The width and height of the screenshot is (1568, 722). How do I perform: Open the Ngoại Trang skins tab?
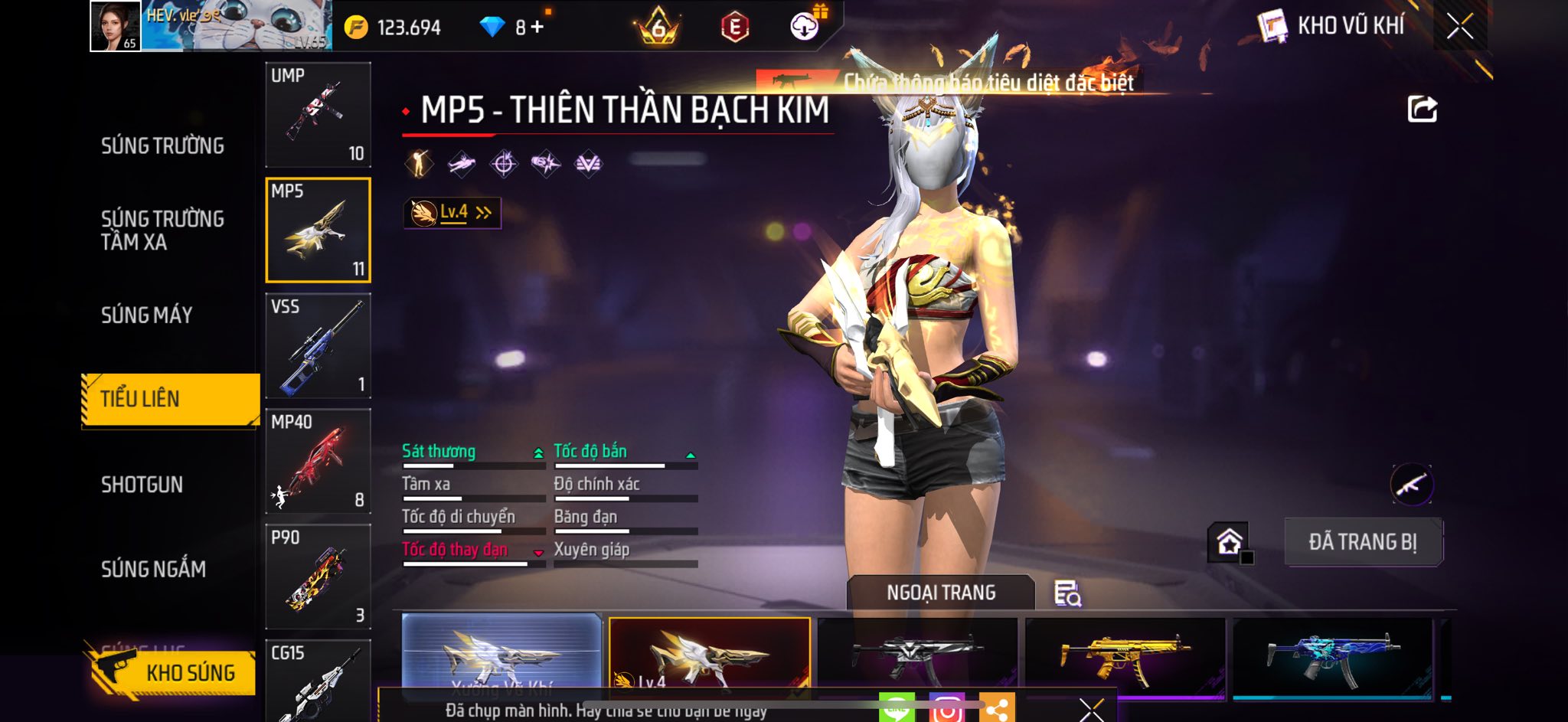coord(941,593)
